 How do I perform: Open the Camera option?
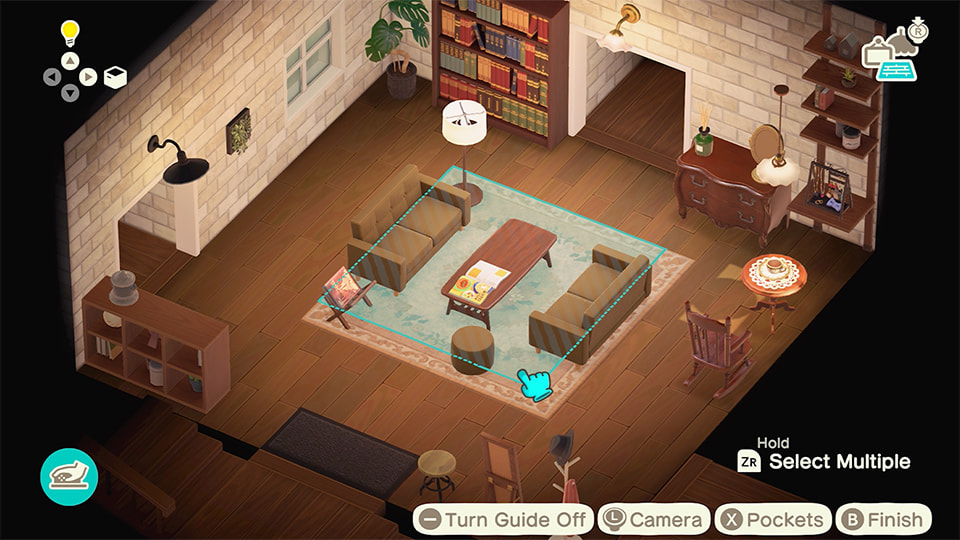[x=654, y=520]
